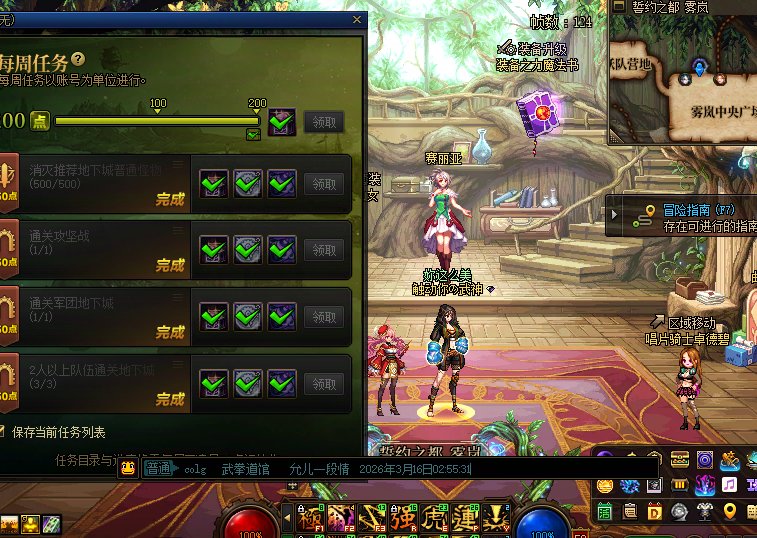The image size is (757, 538).
Task: Claim reward for the 2-player party dungeon task
Action: click(323, 384)
